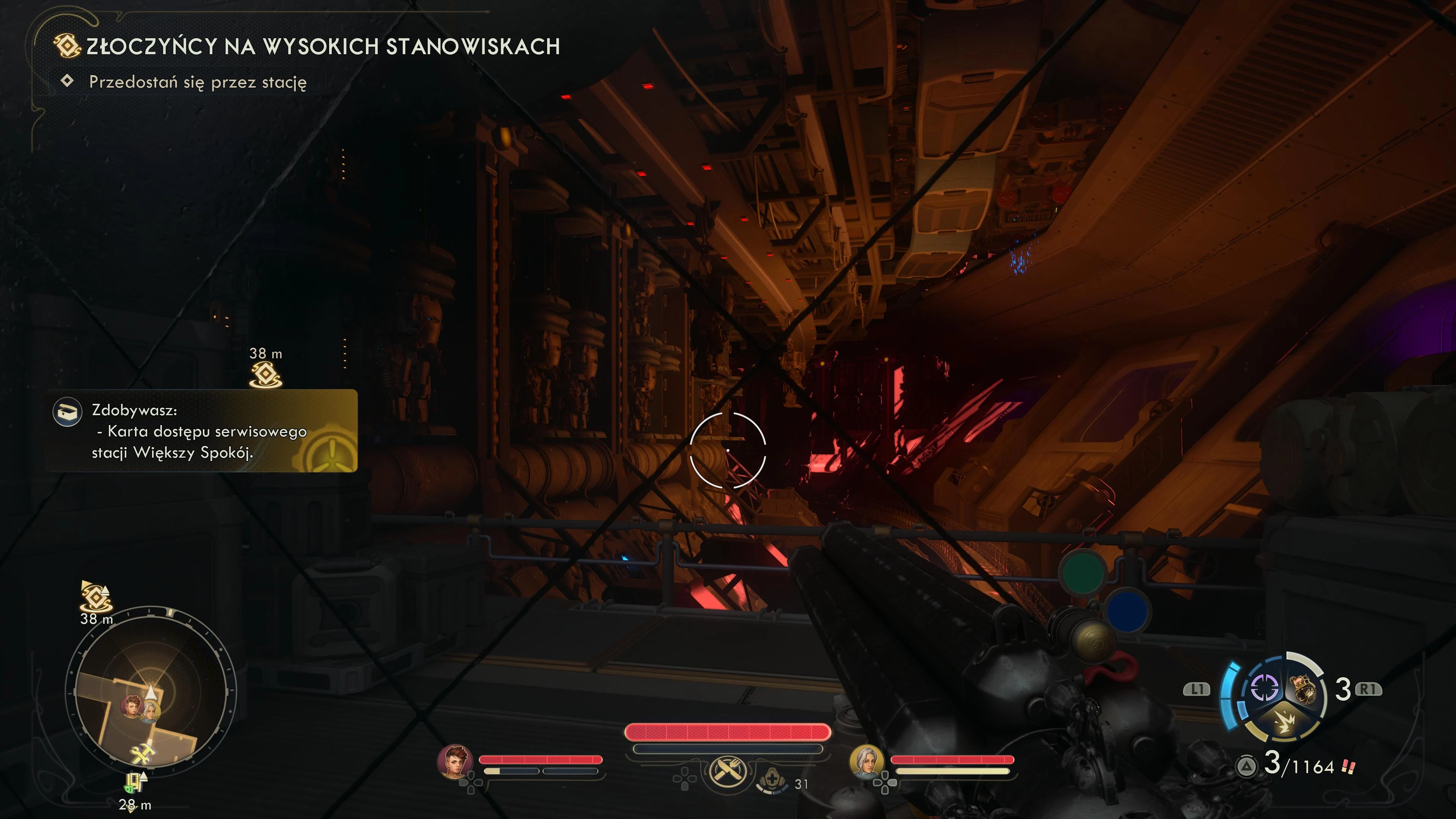The width and height of the screenshot is (1456, 819).
Task: Use the crossed knife and fork food icon
Action: tap(728, 771)
